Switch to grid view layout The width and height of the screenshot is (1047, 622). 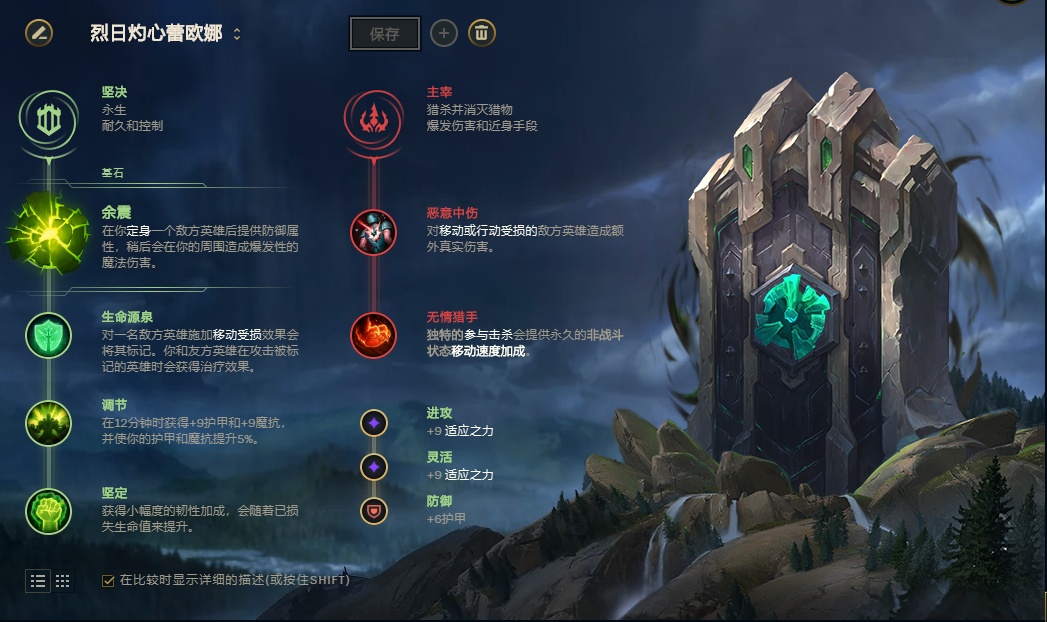click(x=62, y=580)
